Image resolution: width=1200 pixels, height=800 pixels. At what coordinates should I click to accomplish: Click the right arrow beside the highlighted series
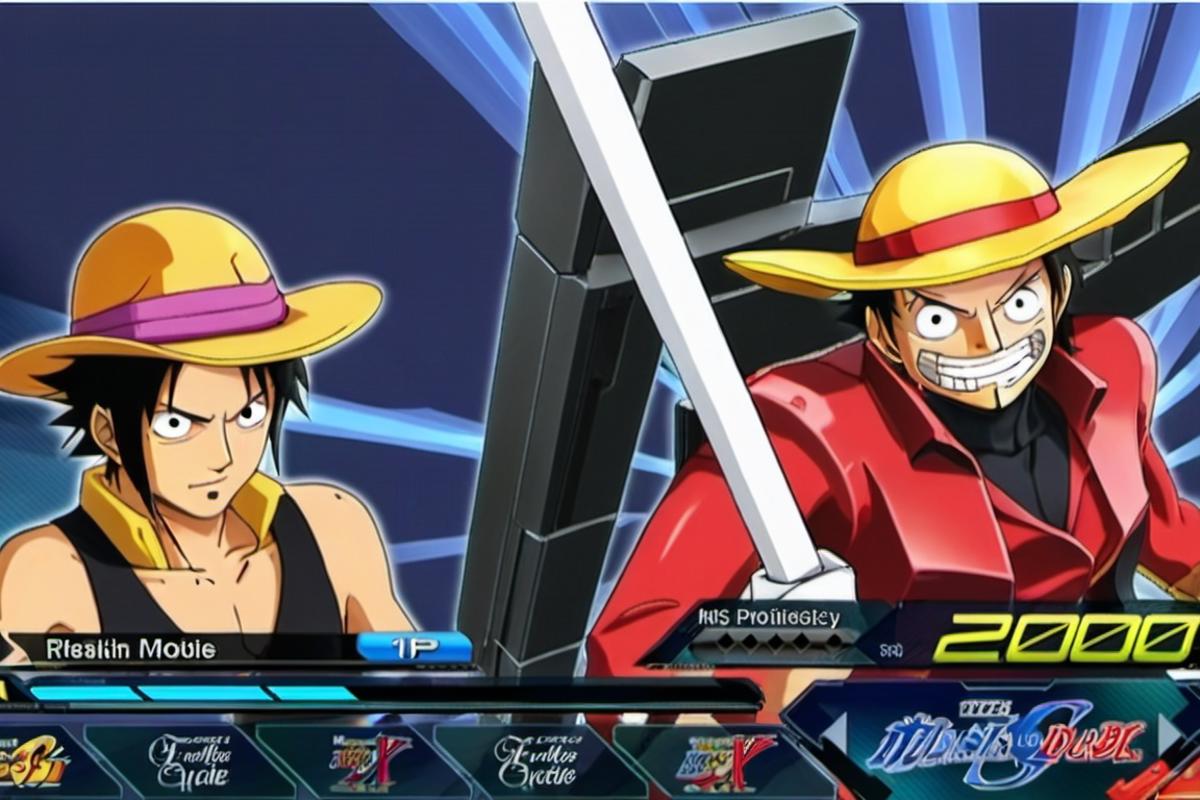pyautogui.click(x=1168, y=733)
